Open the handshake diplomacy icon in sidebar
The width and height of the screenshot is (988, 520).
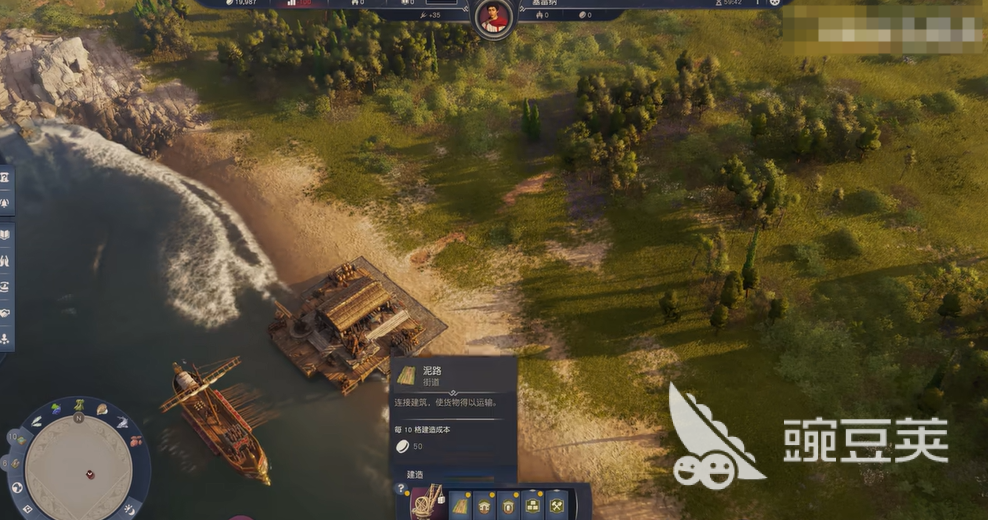[x=6, y=312]
